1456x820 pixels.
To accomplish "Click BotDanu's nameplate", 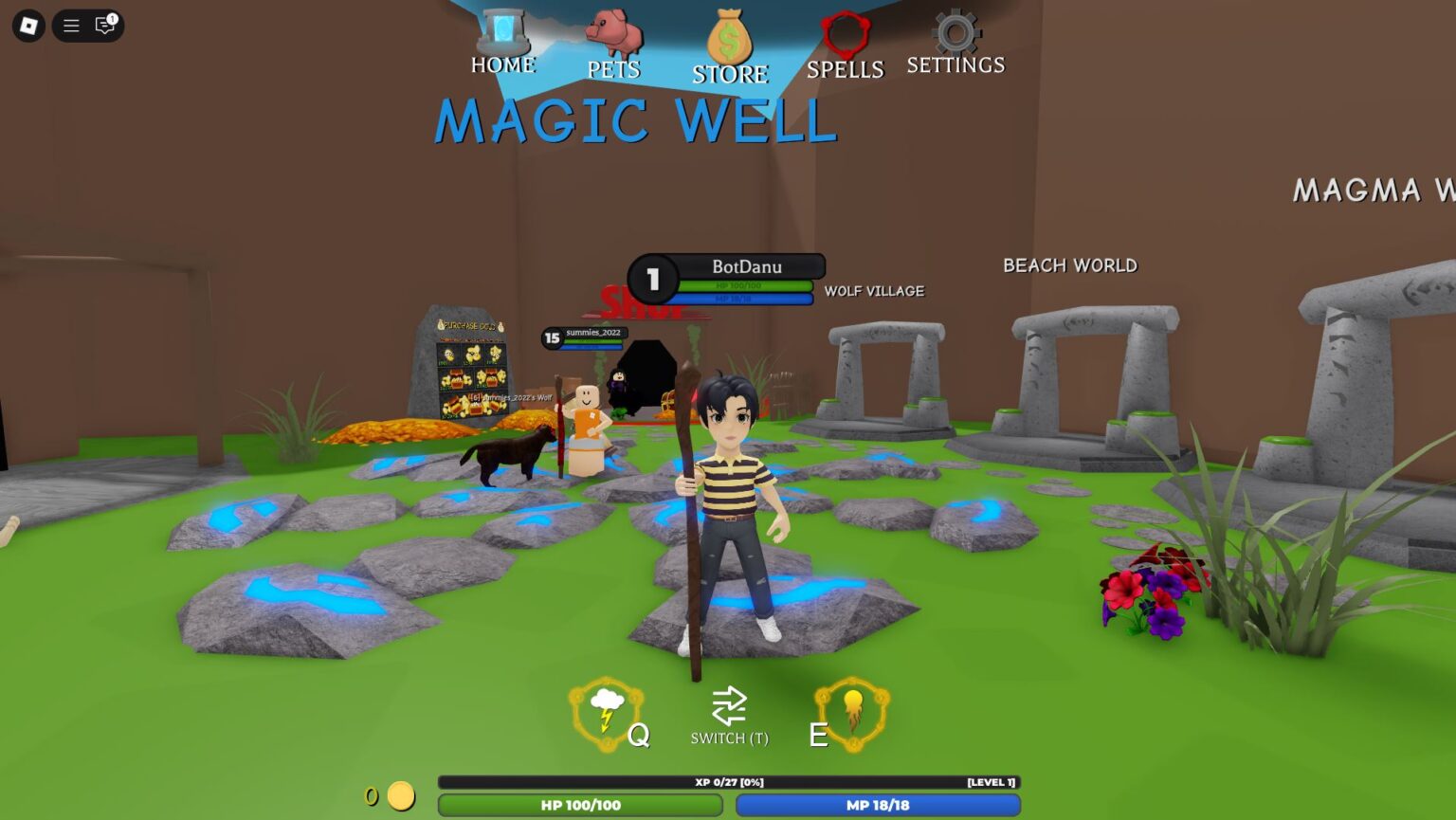I will coord(748,266).
